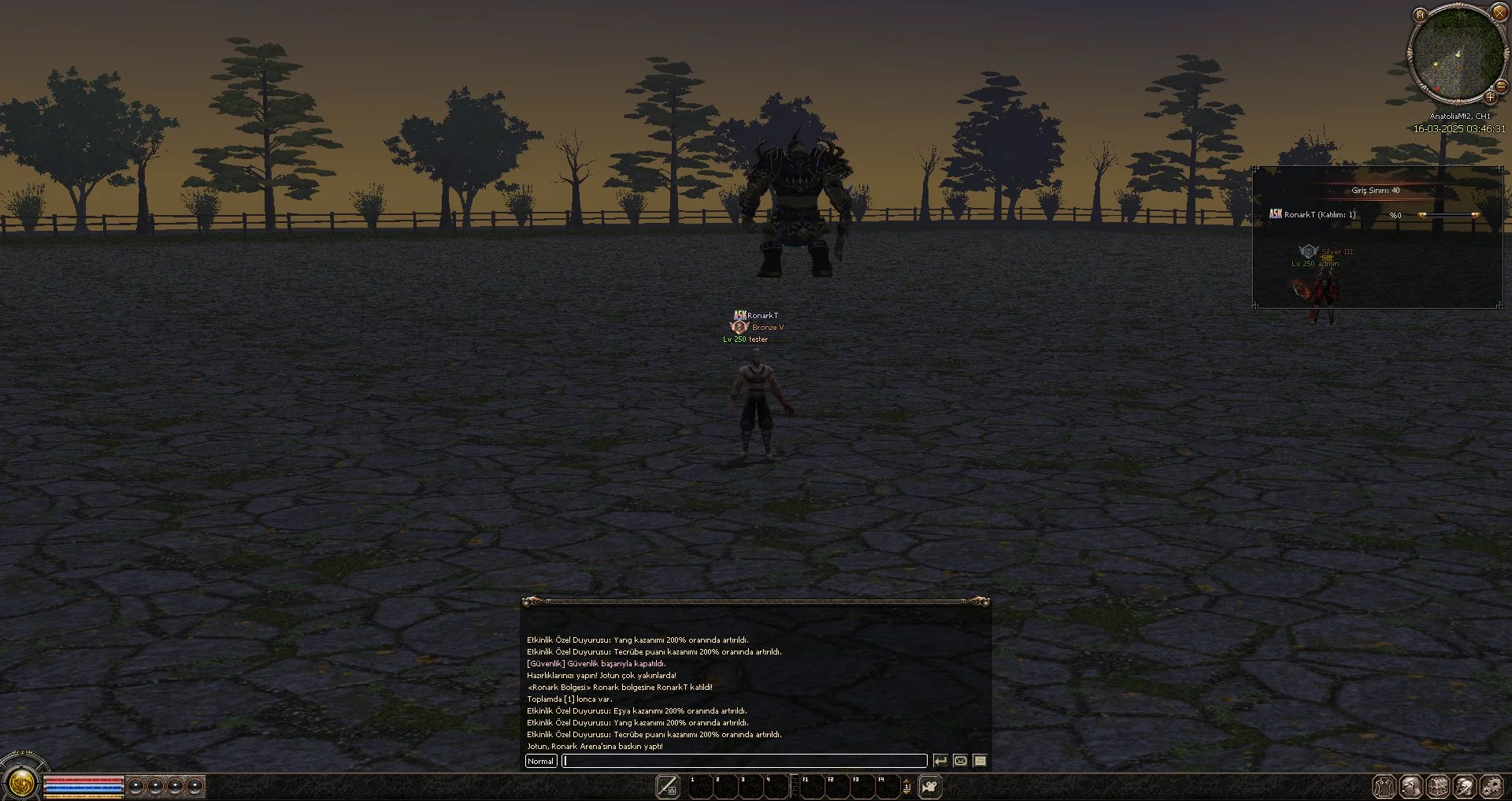
Task: Click the red health bar
Action: pyautogui.click(x=83, y=781)
